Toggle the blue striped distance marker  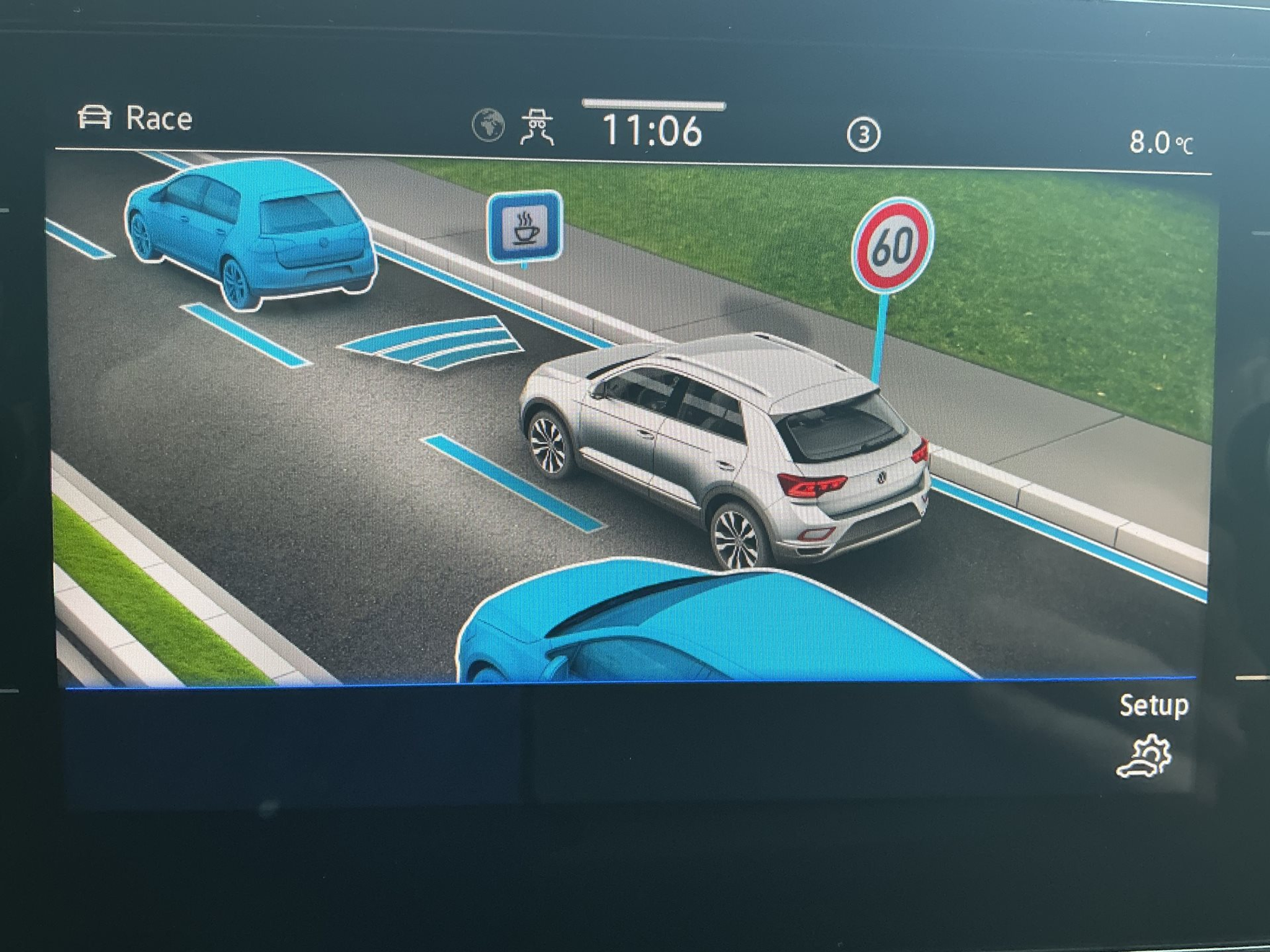pos(432,342)
